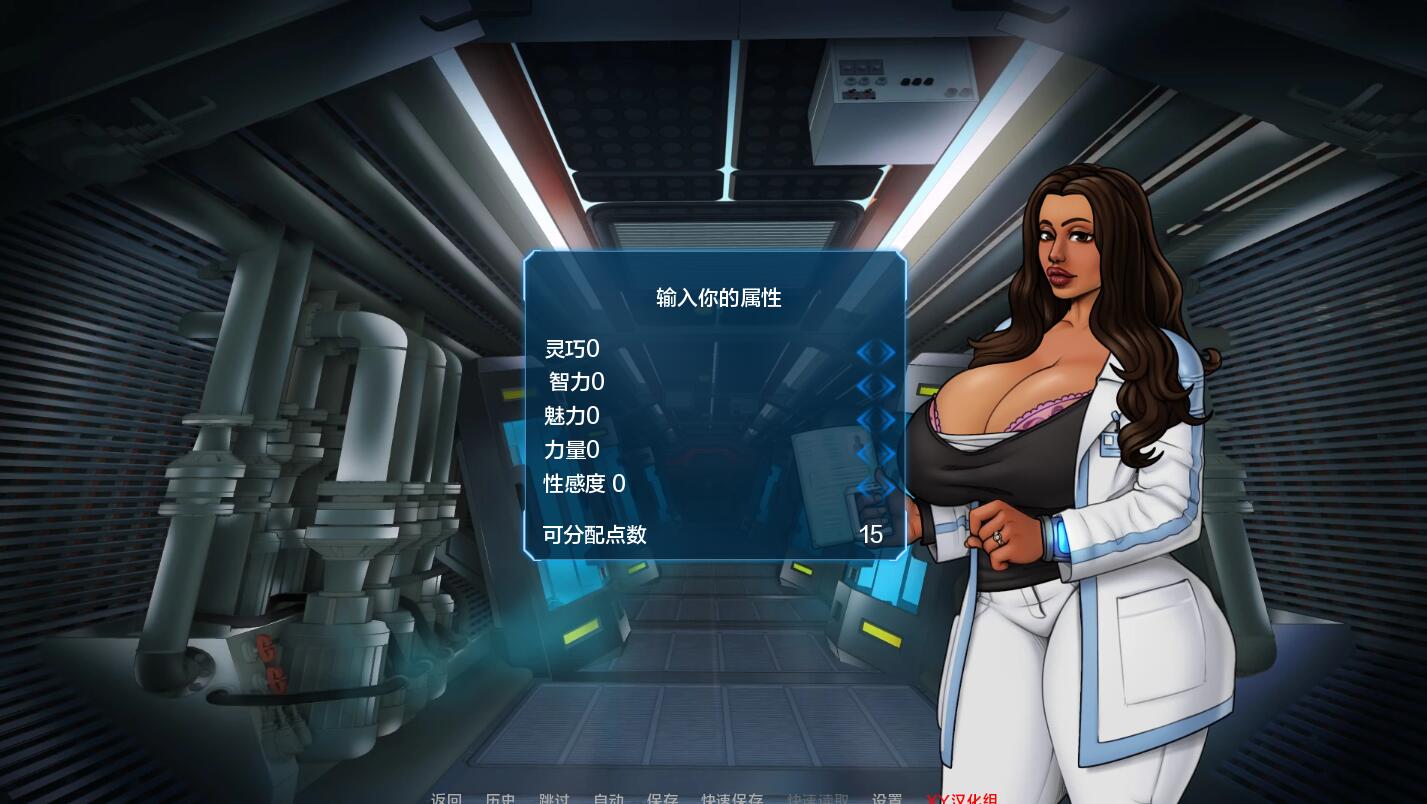Open the 设置 settings menu

(886, 797)
